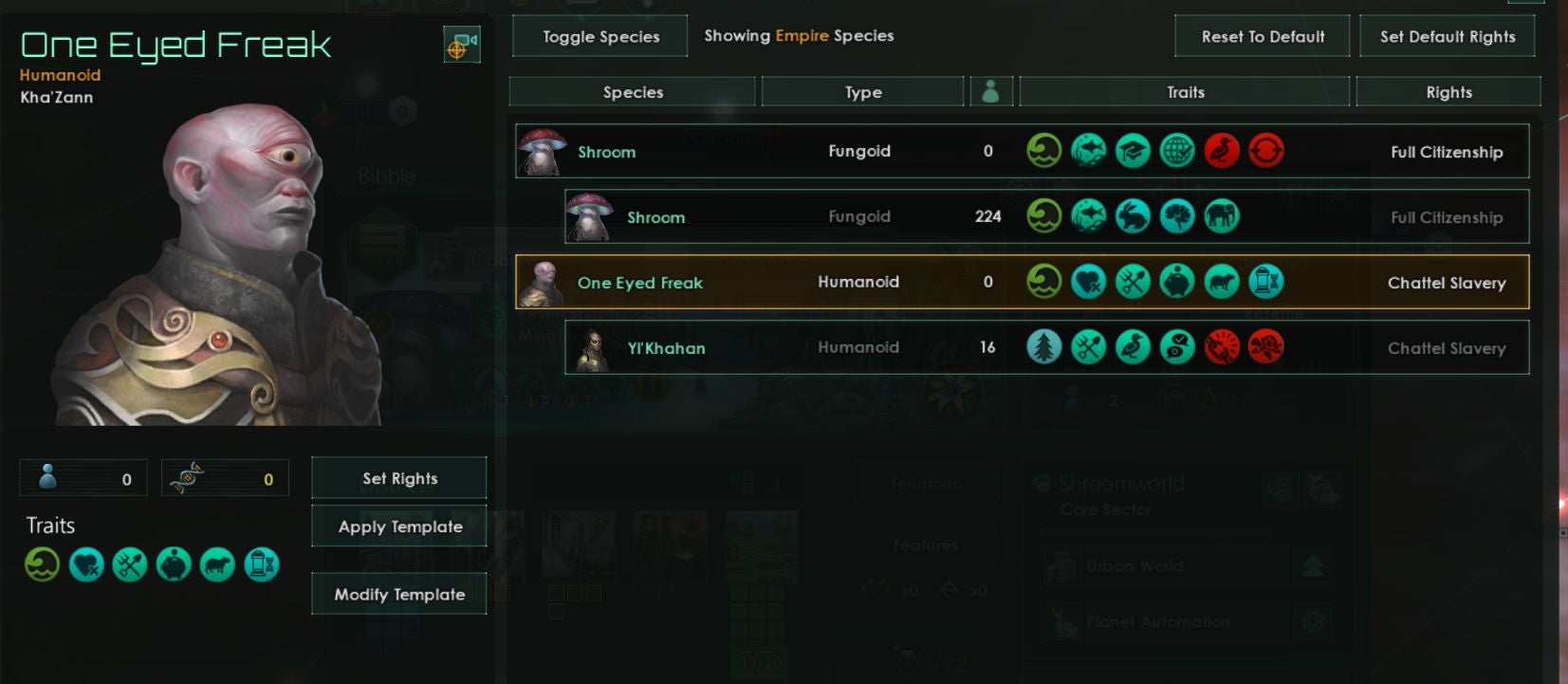Open Modify Template for One Eyed Freak
The height and width of the screenshot is (684, 1568).
tap(398, 593)
